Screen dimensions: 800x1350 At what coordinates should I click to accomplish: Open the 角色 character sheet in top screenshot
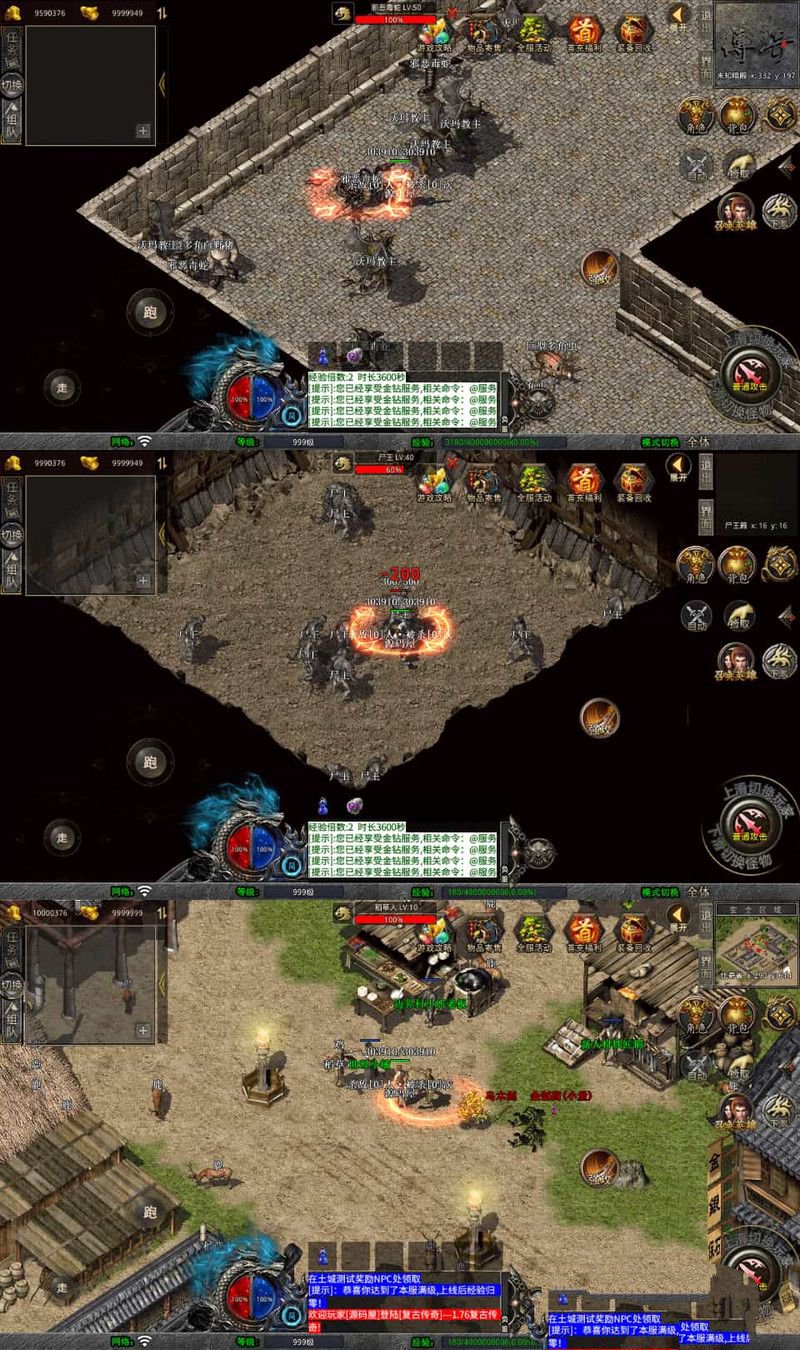[695, 116]
